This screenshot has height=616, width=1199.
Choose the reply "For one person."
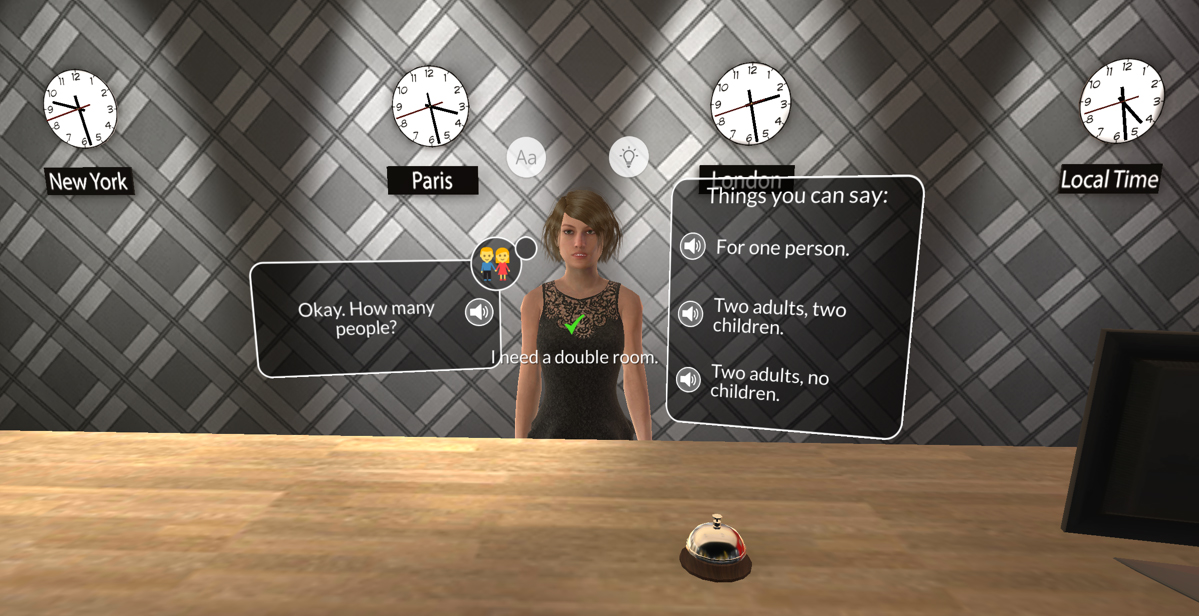(x=782, y=248)
